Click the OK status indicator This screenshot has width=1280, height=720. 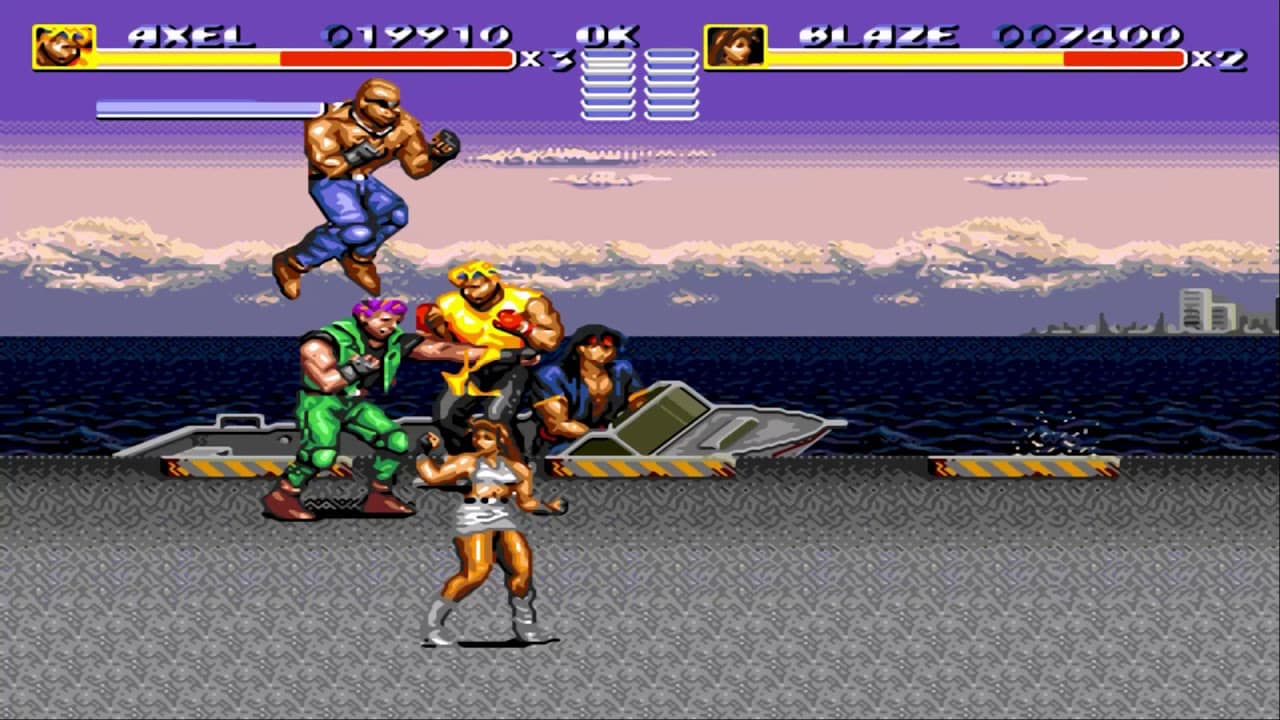point(607,37)
